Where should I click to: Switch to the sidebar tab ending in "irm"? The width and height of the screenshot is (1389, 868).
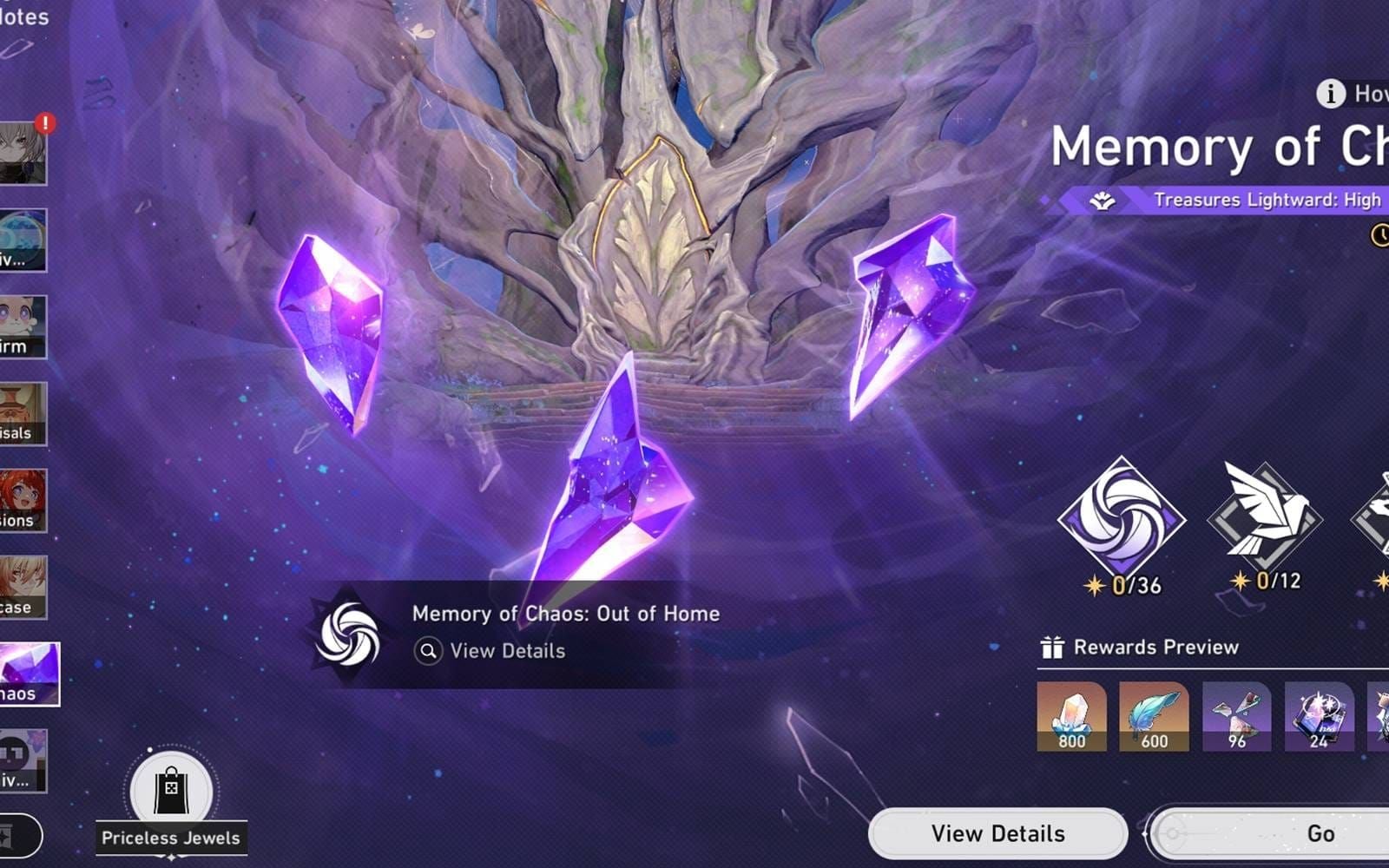point(22,327)
